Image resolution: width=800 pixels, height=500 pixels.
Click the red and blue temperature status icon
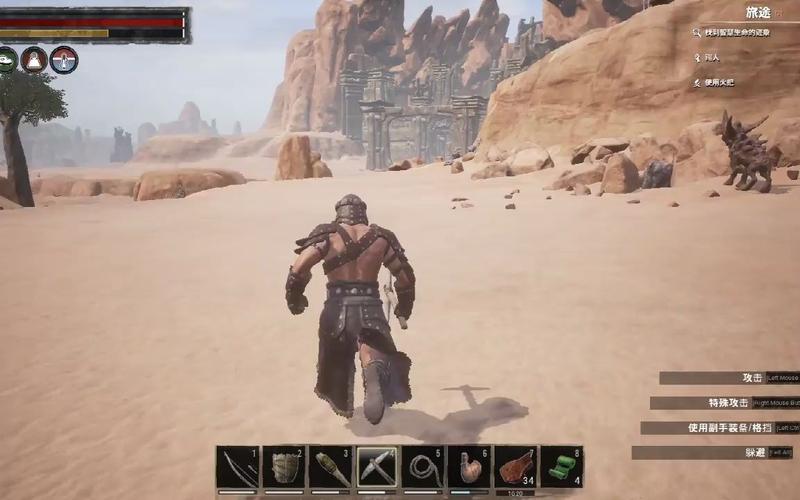click(x=64, y=60)
